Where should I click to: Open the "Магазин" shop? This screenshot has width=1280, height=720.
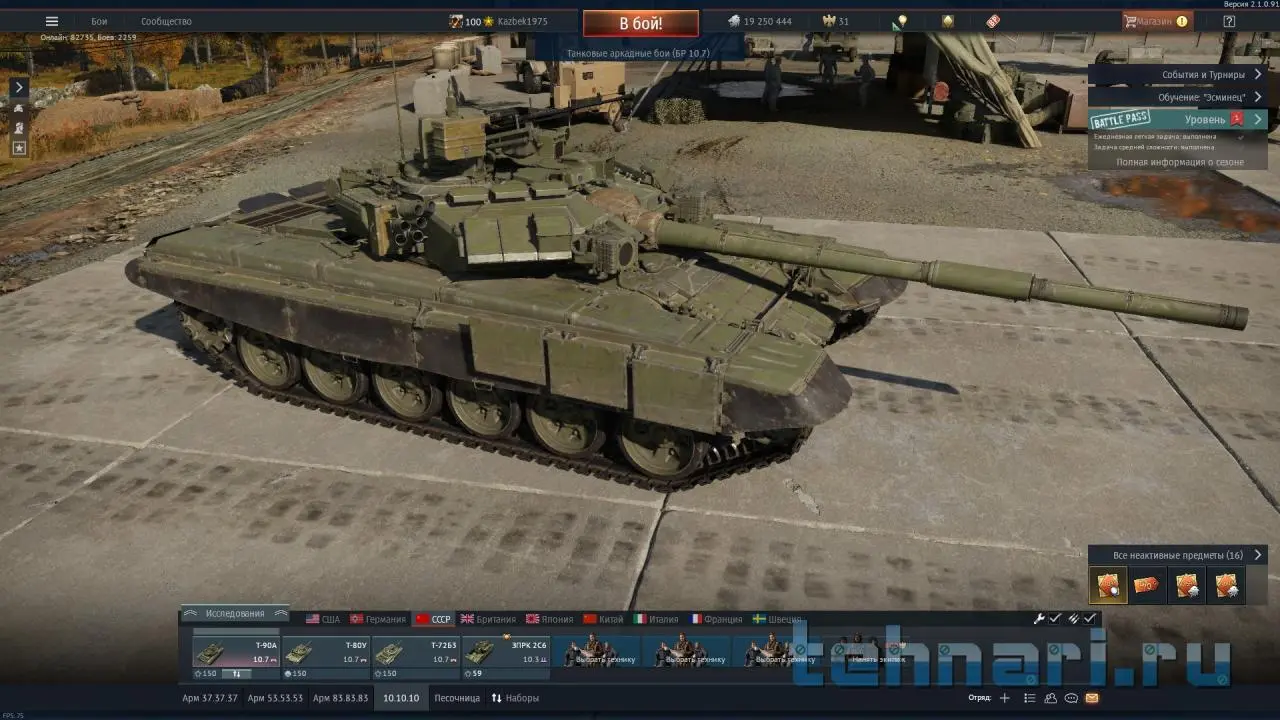point(1155,21)
